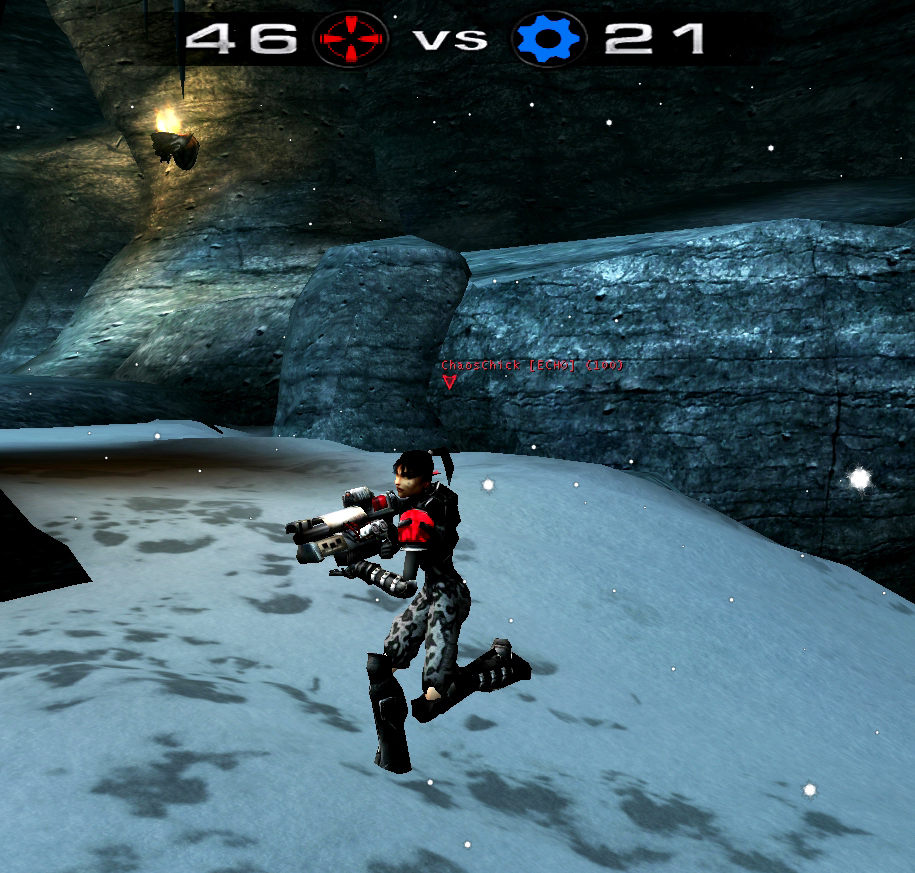The width and height of the screenshot is (915, 873).
Task: Select the ChaosChick [ECHO] player name tag
Action: point(531,366)
